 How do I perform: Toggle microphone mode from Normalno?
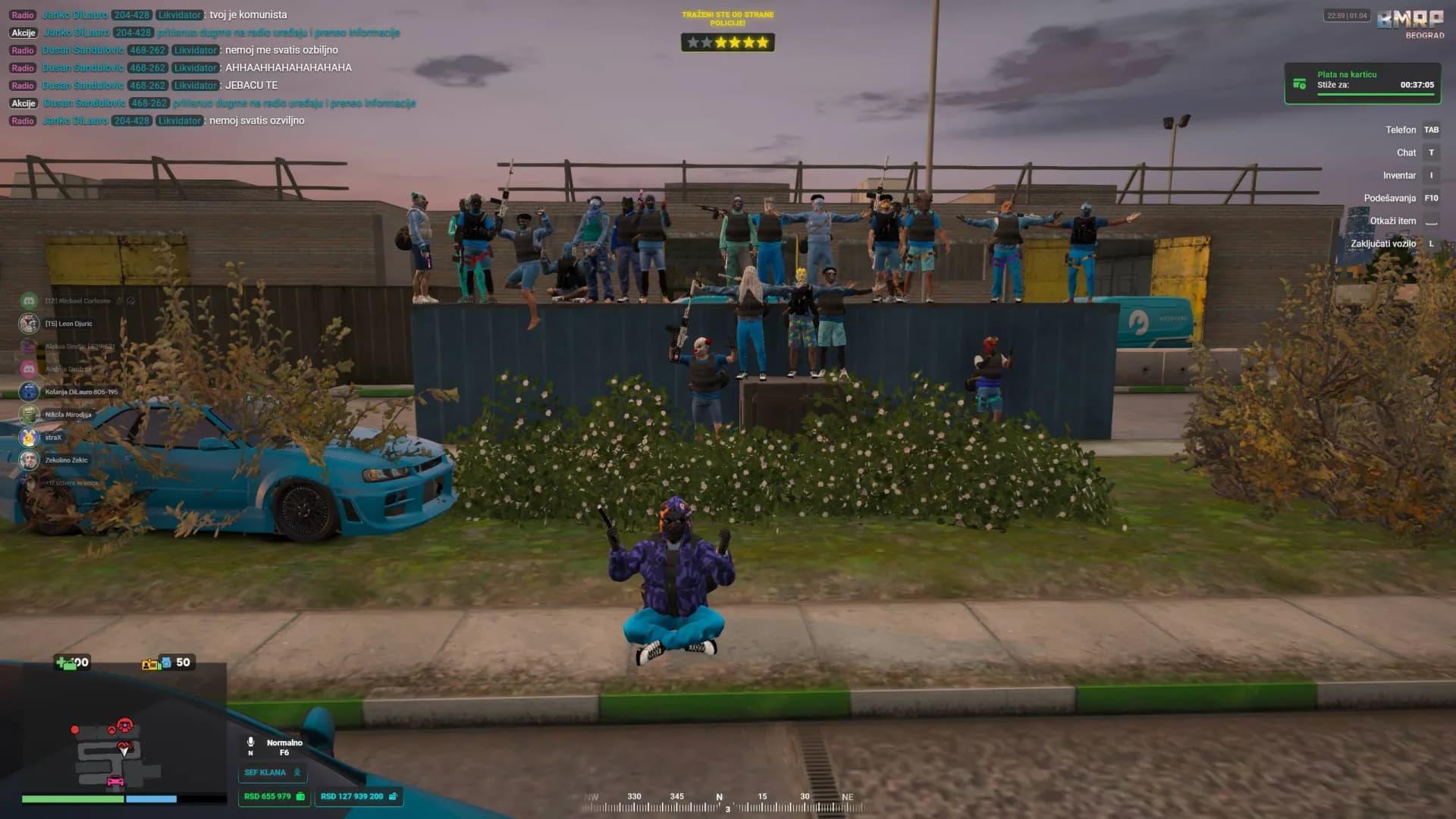[x=284, y=742]
